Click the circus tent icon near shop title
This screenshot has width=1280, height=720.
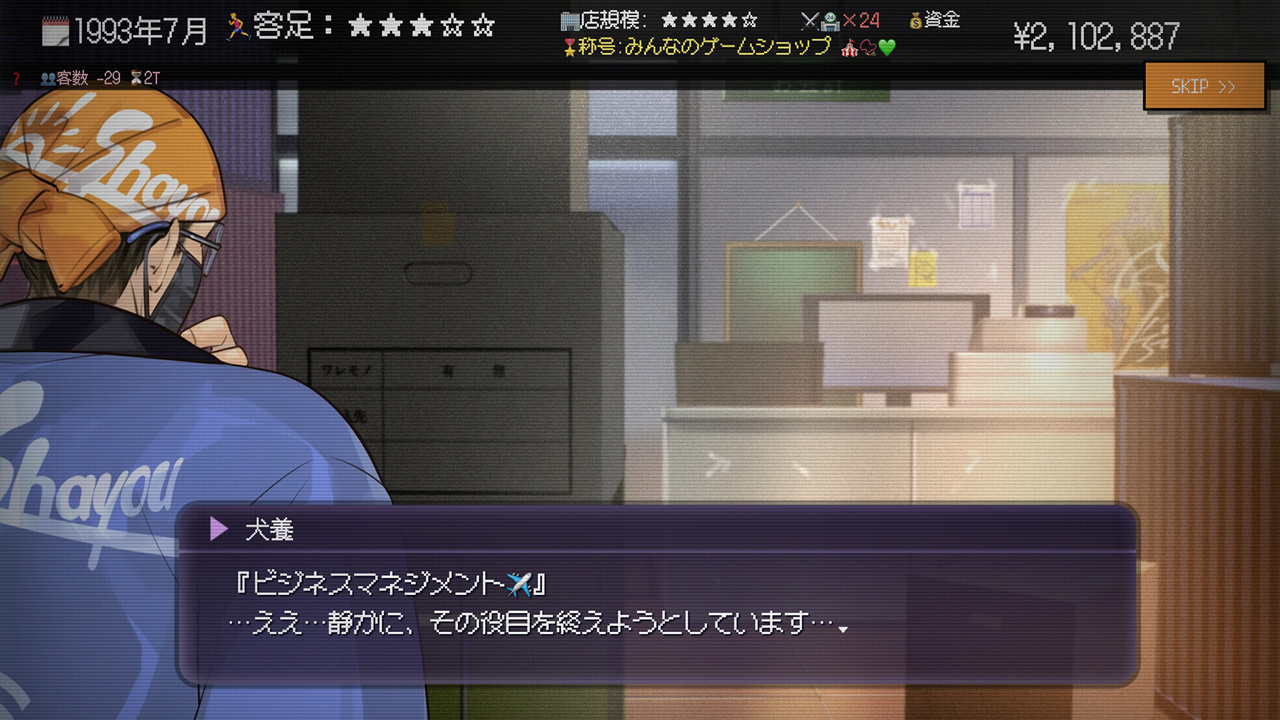(x=850, y=47)
